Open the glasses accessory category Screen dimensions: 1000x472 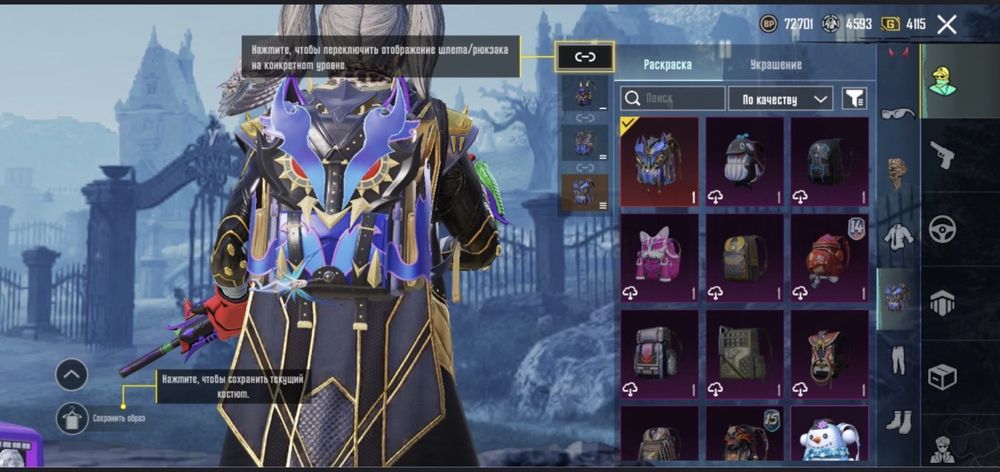point(897,113)
